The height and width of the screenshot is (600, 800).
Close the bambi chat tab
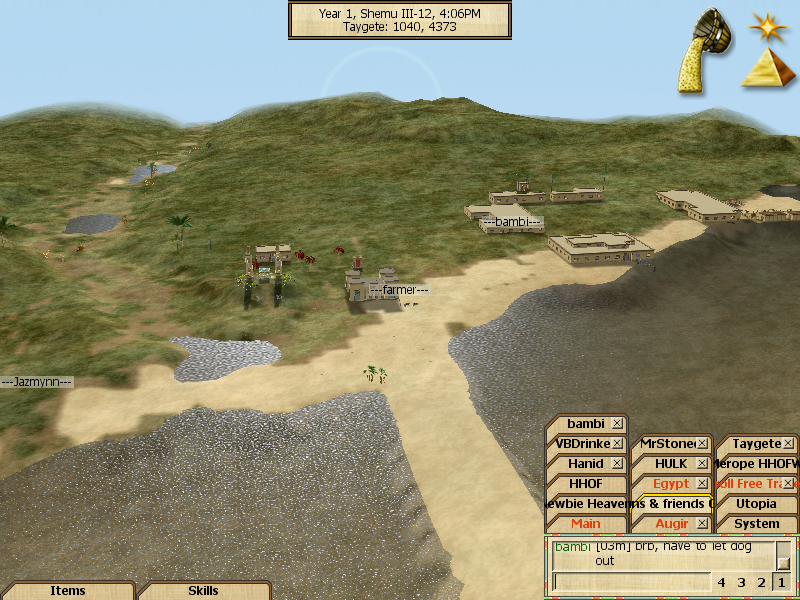coord(618,424)
